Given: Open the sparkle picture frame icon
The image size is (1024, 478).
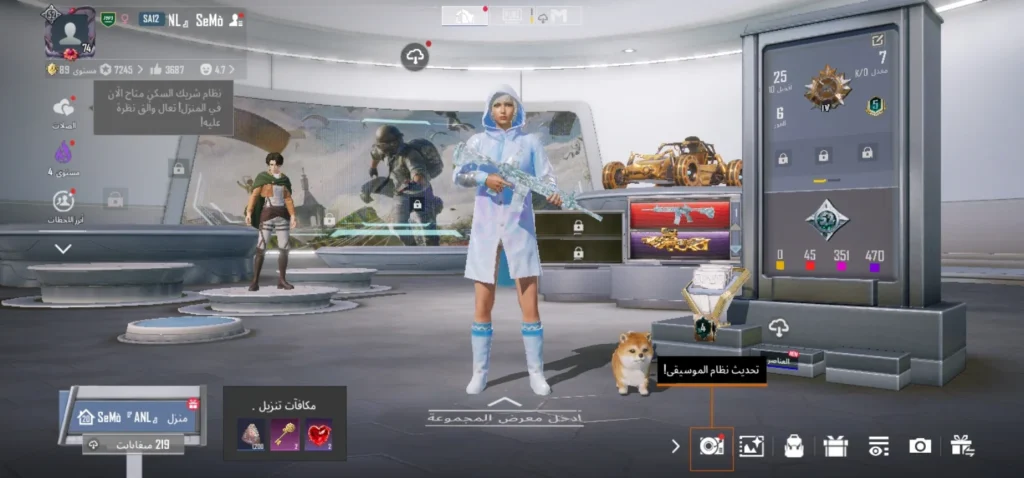Looking at the screenshot, I should (x=751, y=446).
